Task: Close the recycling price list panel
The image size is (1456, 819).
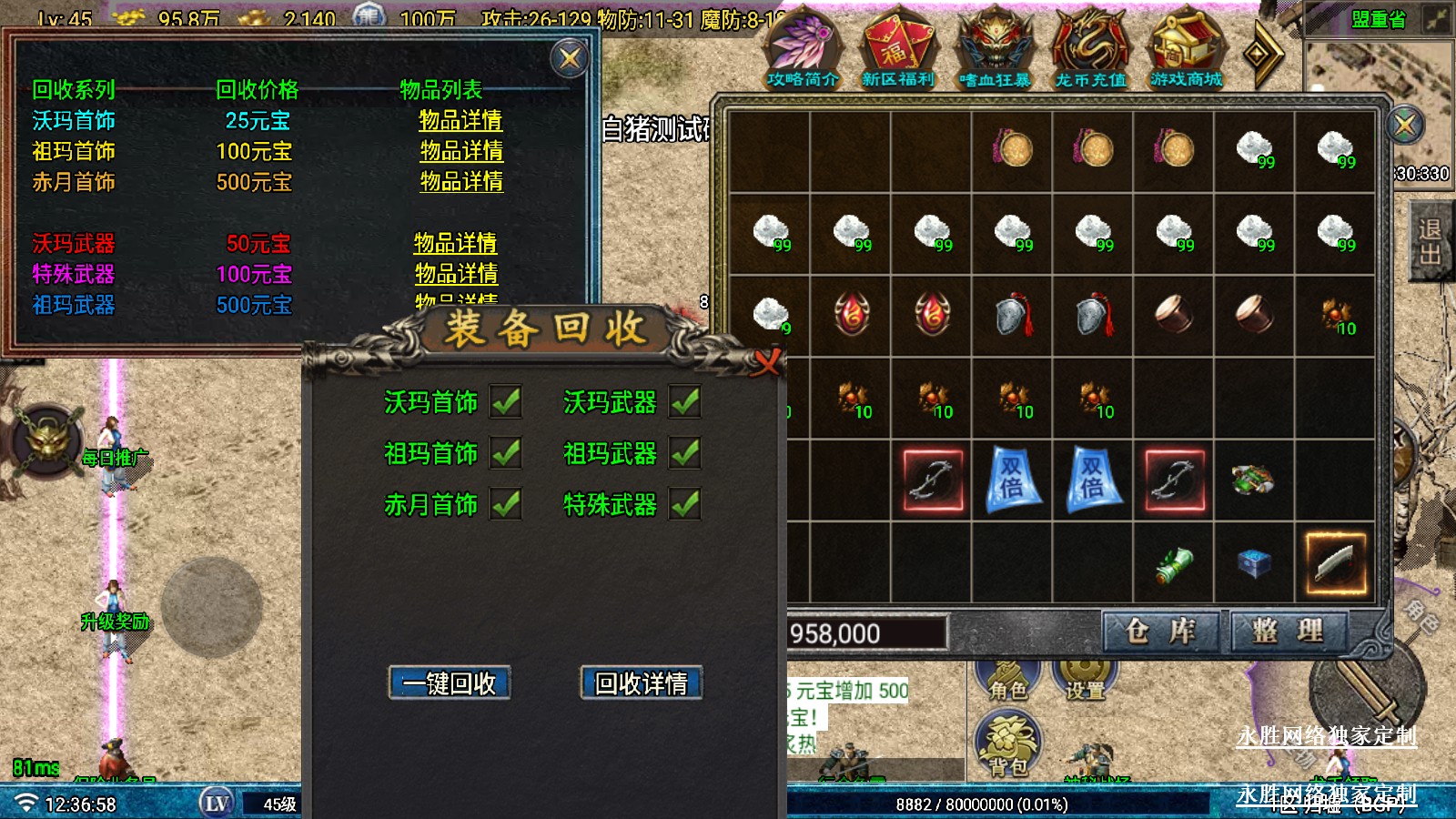Action: [x=571, y=59]
